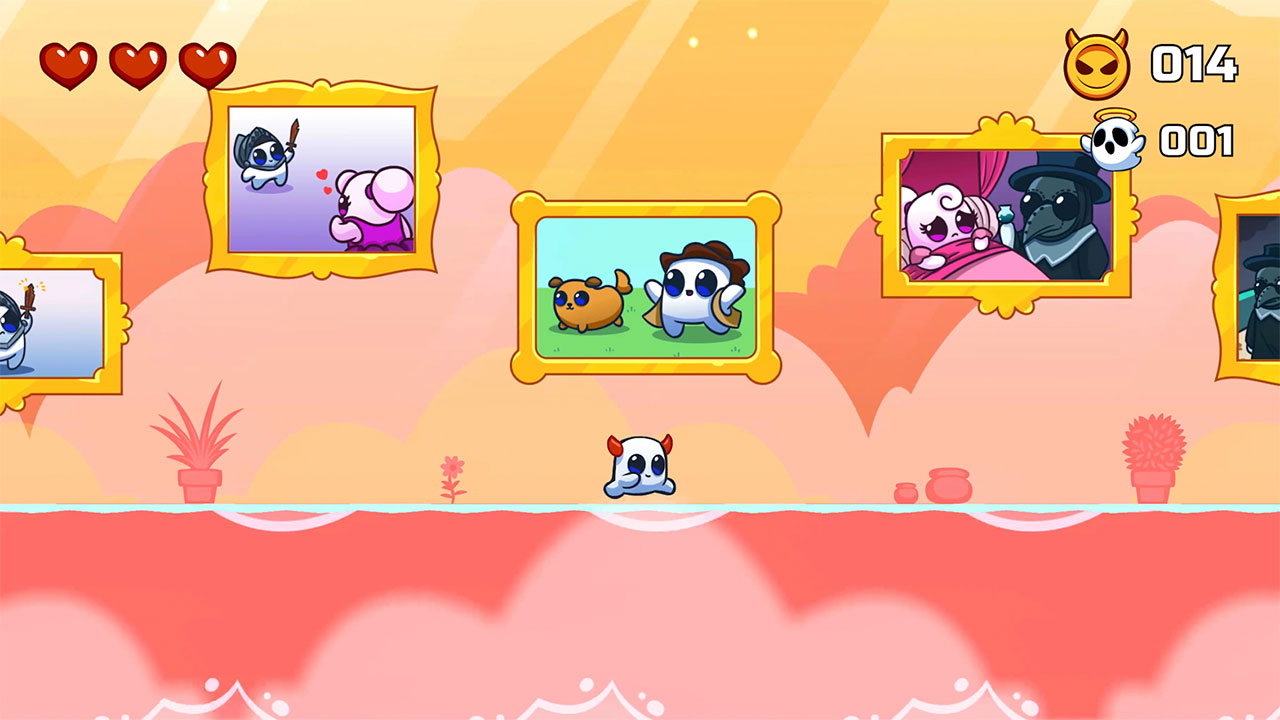Screen dimensions: 1280x720
Task: Click the small pink flower near the ground
Action: pos(452,470)
